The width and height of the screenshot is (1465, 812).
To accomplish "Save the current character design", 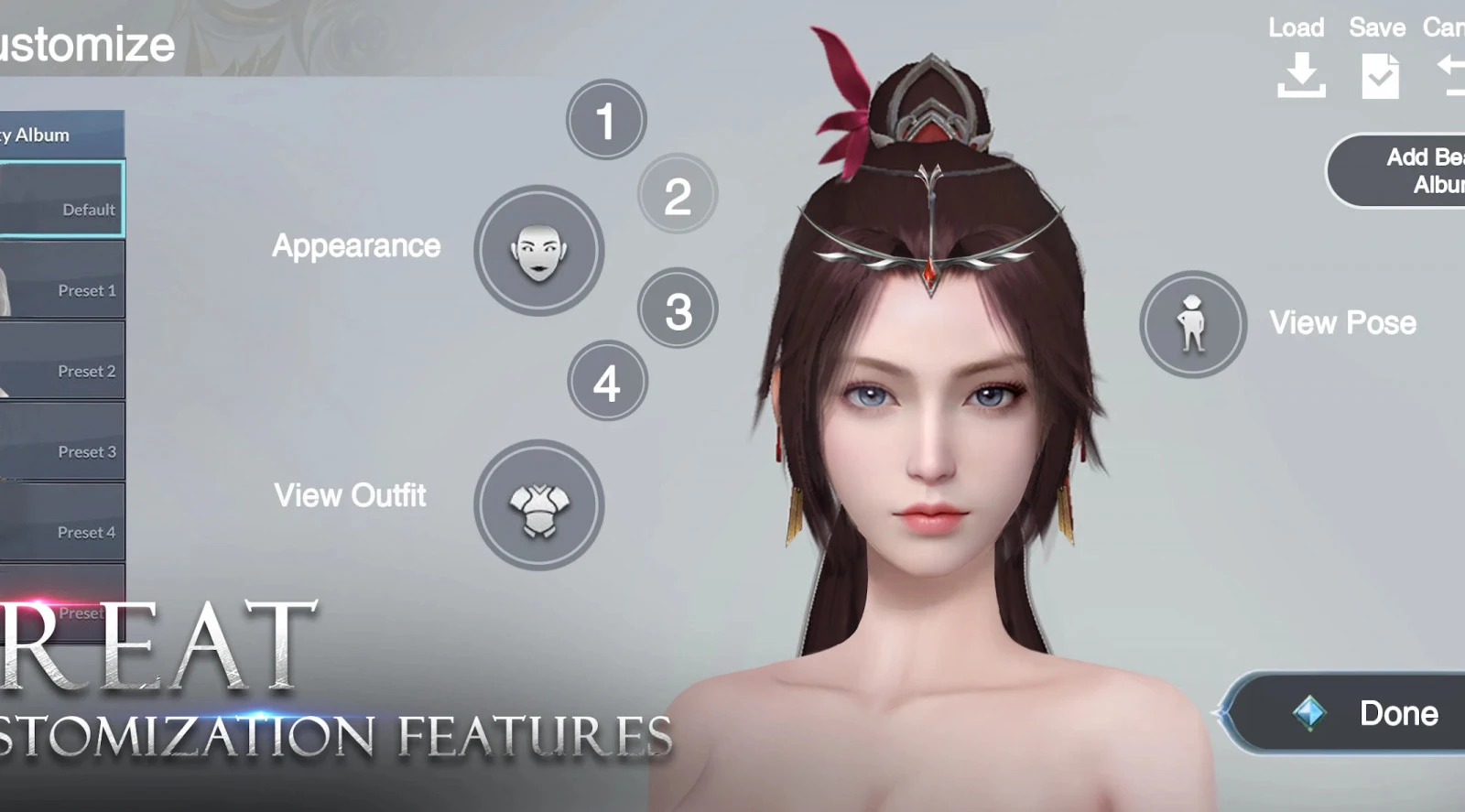I will [1378, 60].
